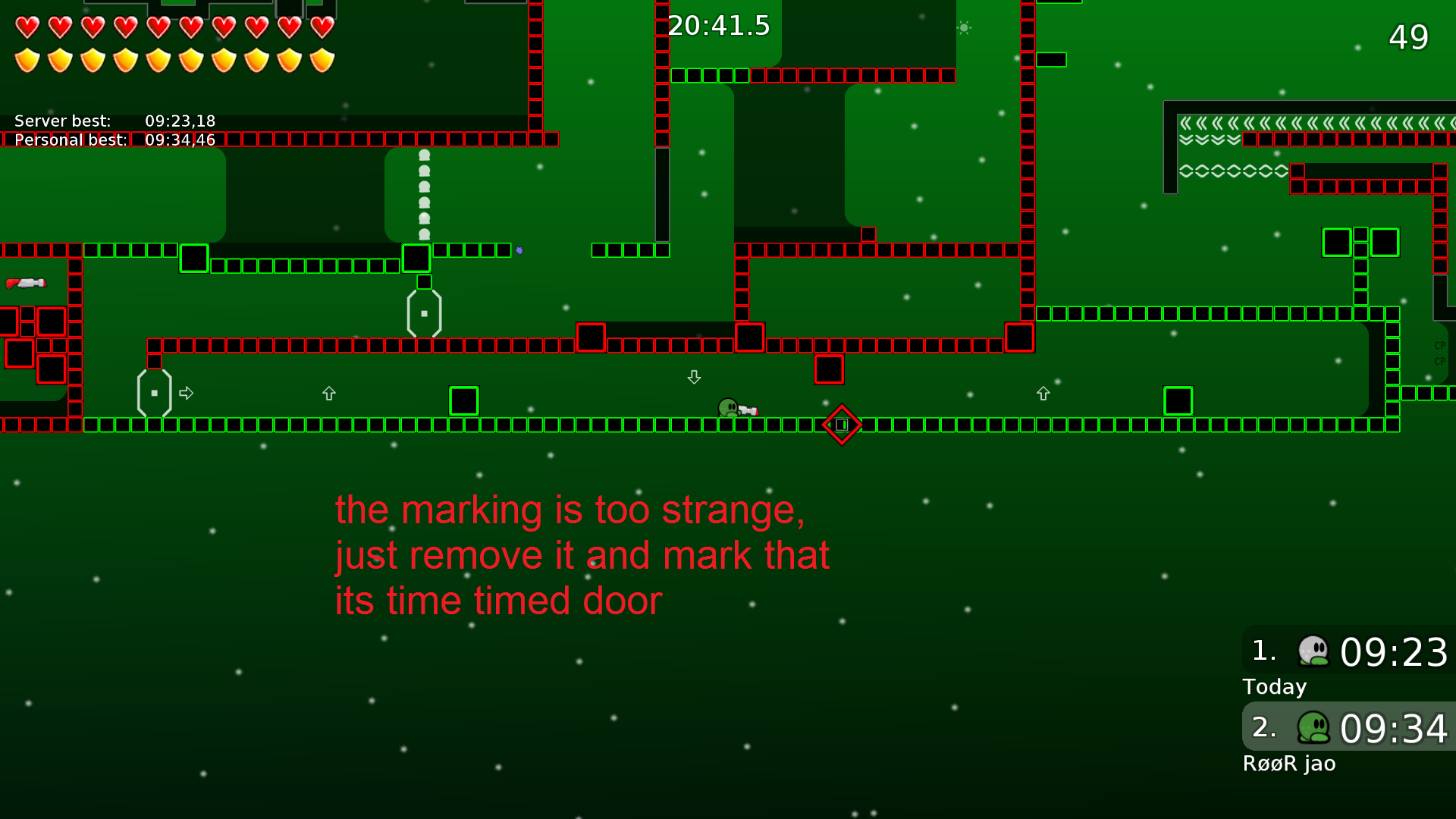
Task: Click the sun decoration near the top
Action: point(963,27)
